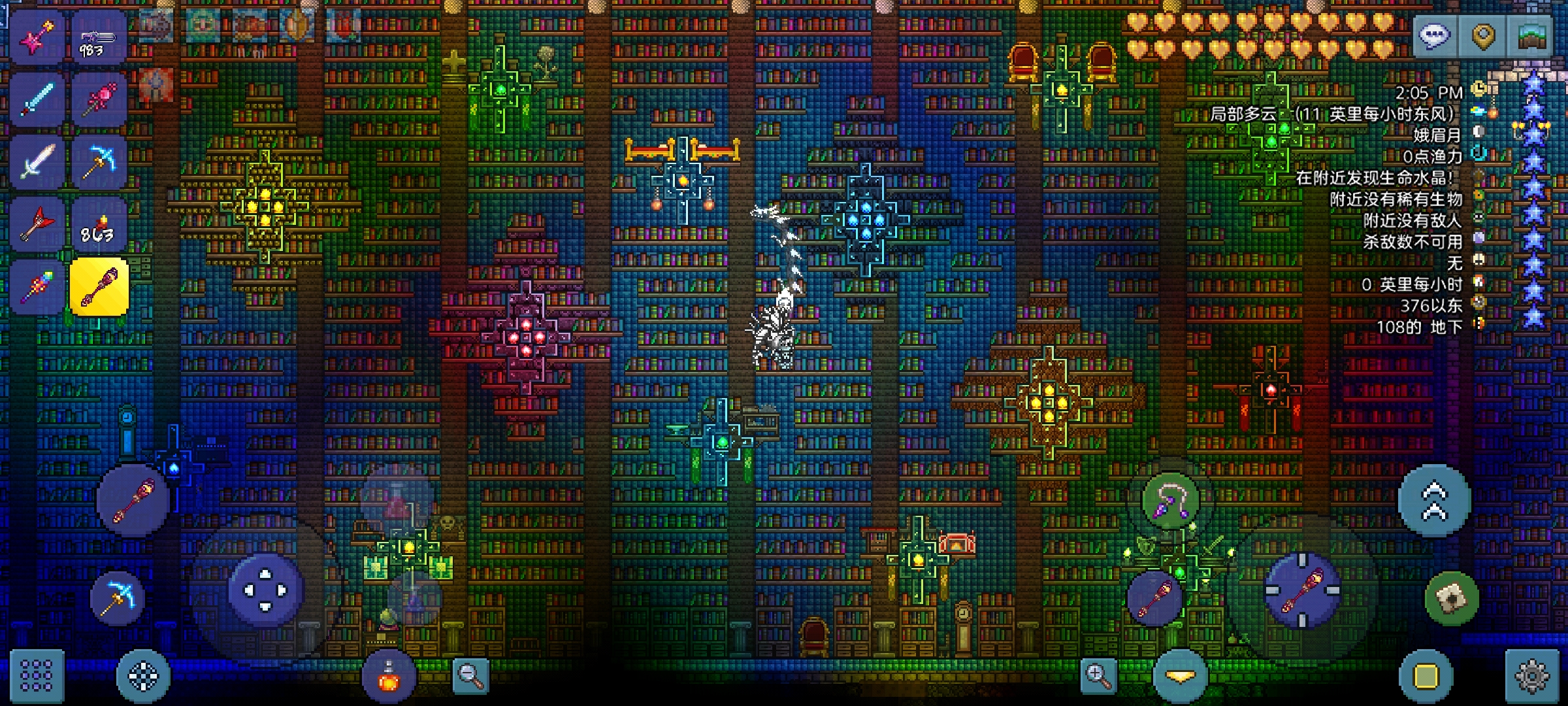
Task: Open the chat speech bubble
Action: (1434, 35)
